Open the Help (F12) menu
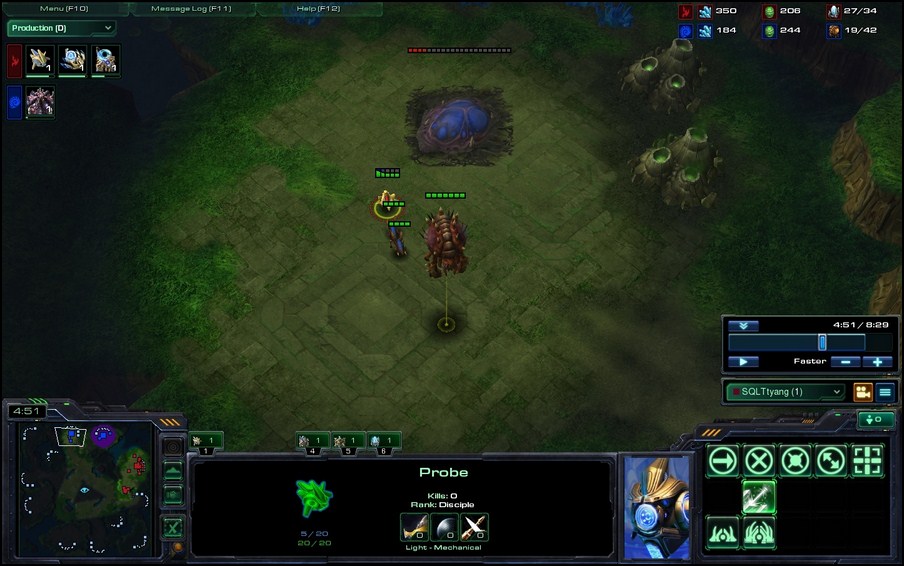 pyautogui.click(x=318, y=8)
